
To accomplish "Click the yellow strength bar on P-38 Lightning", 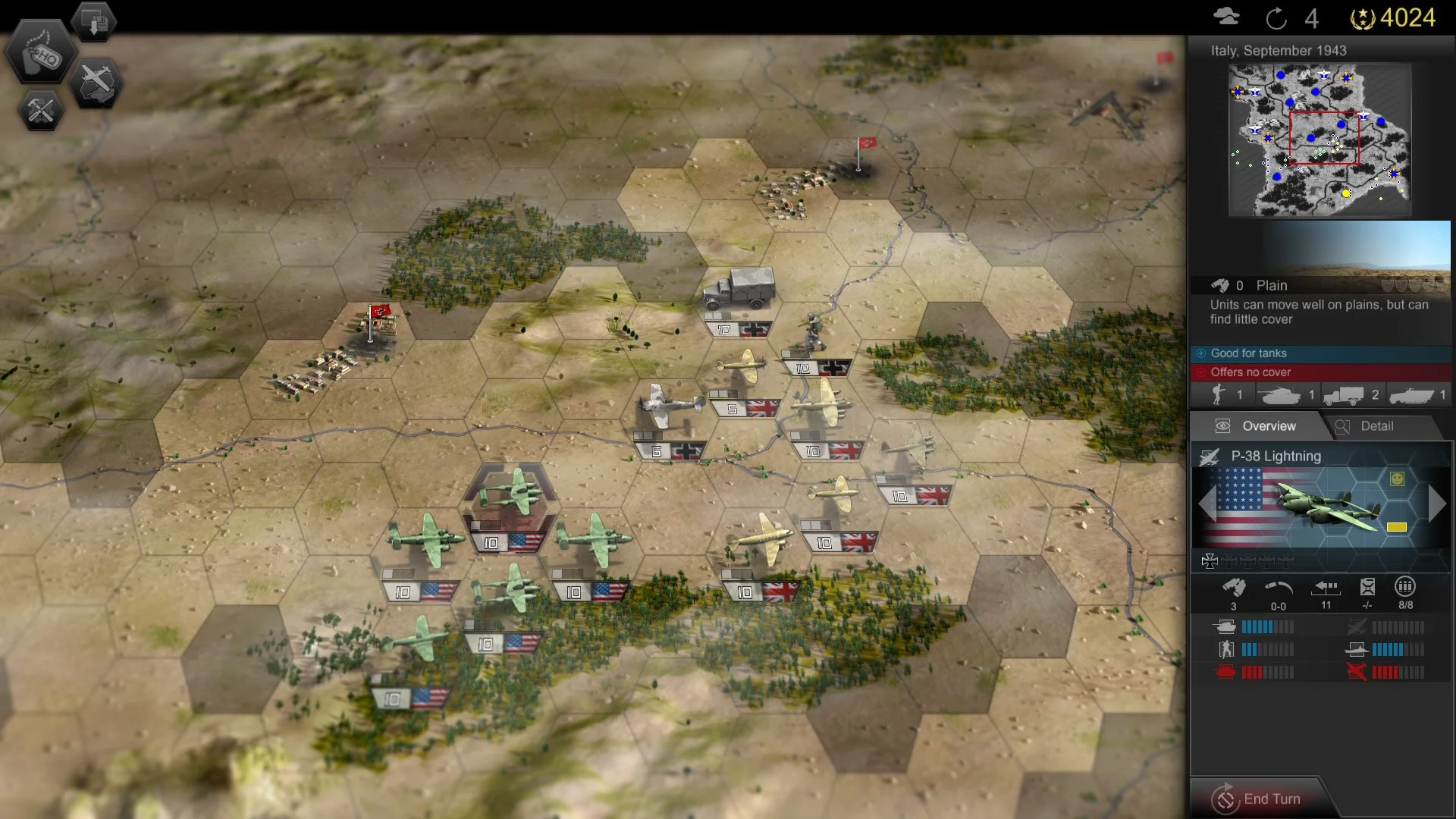I will [1396, 526].
